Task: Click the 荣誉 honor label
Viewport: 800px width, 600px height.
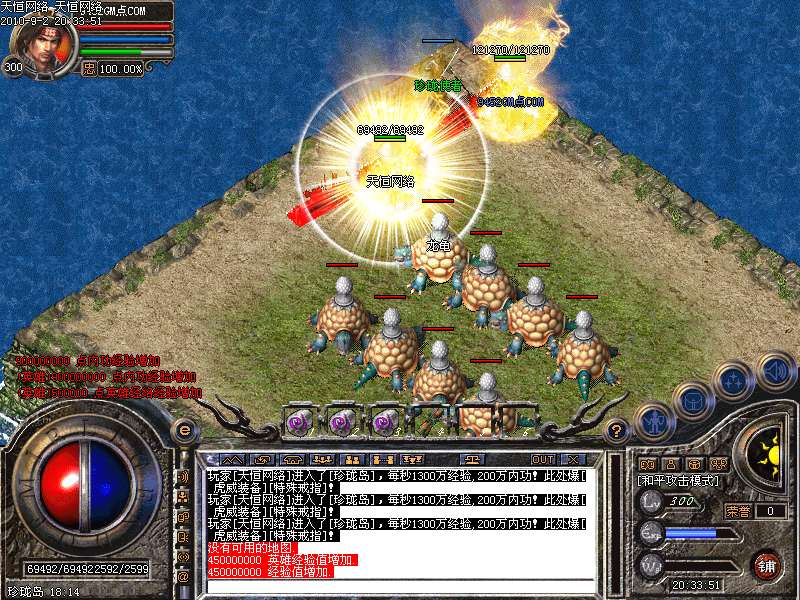Action: point(738,511)
